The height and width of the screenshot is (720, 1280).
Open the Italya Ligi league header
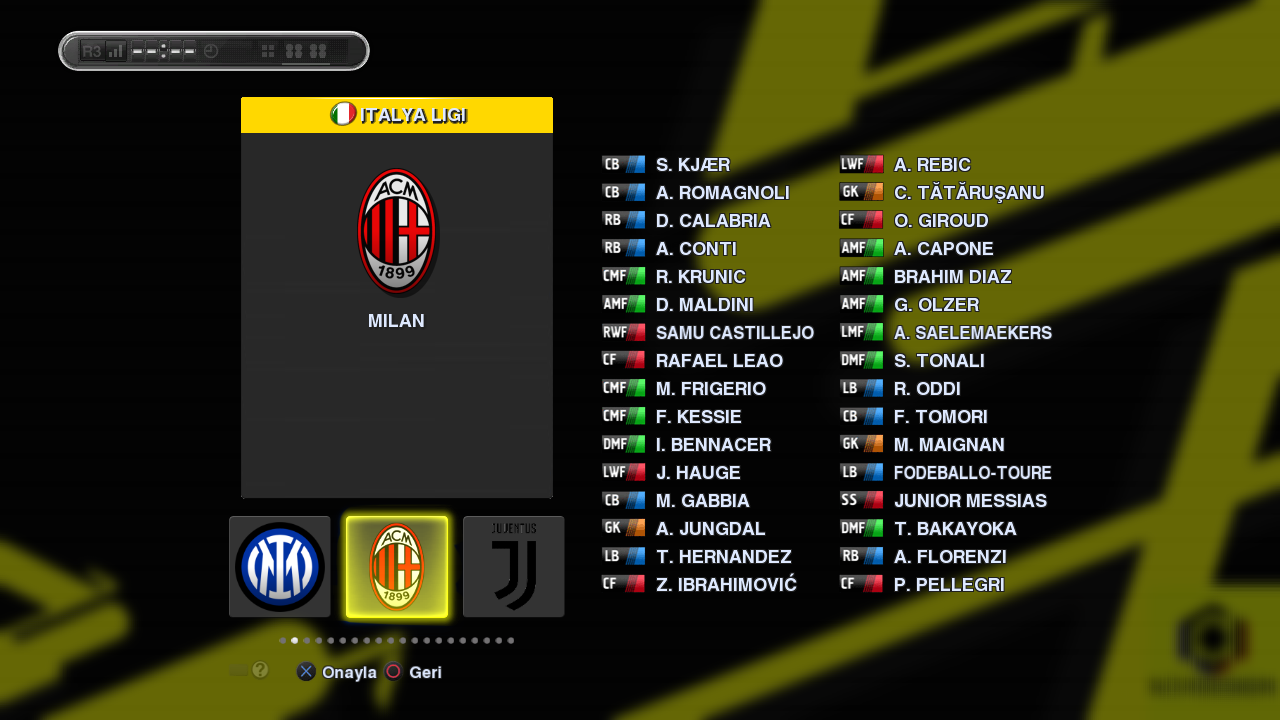397,115
